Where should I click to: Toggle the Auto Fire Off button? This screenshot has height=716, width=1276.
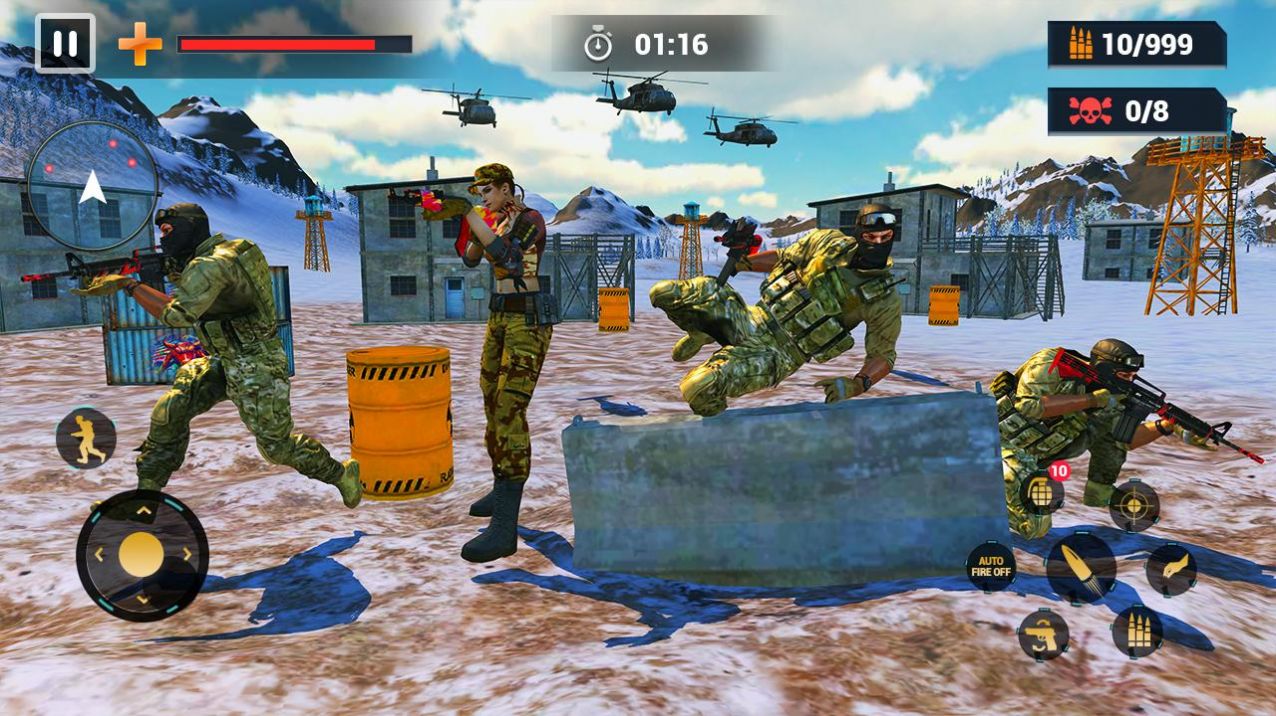(991, 566)
